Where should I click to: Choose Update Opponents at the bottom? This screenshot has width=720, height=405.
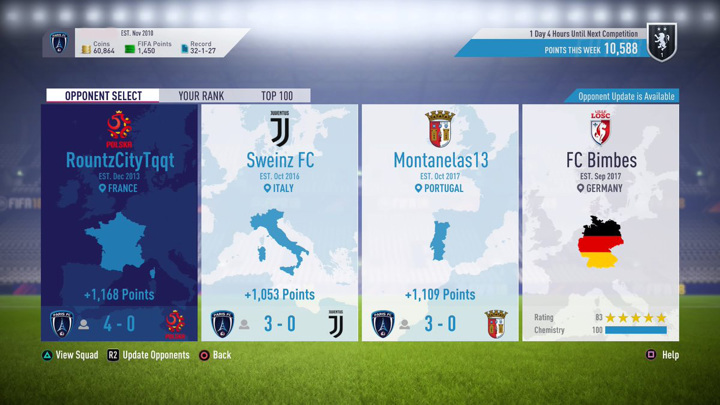click(x=148, y=355)
